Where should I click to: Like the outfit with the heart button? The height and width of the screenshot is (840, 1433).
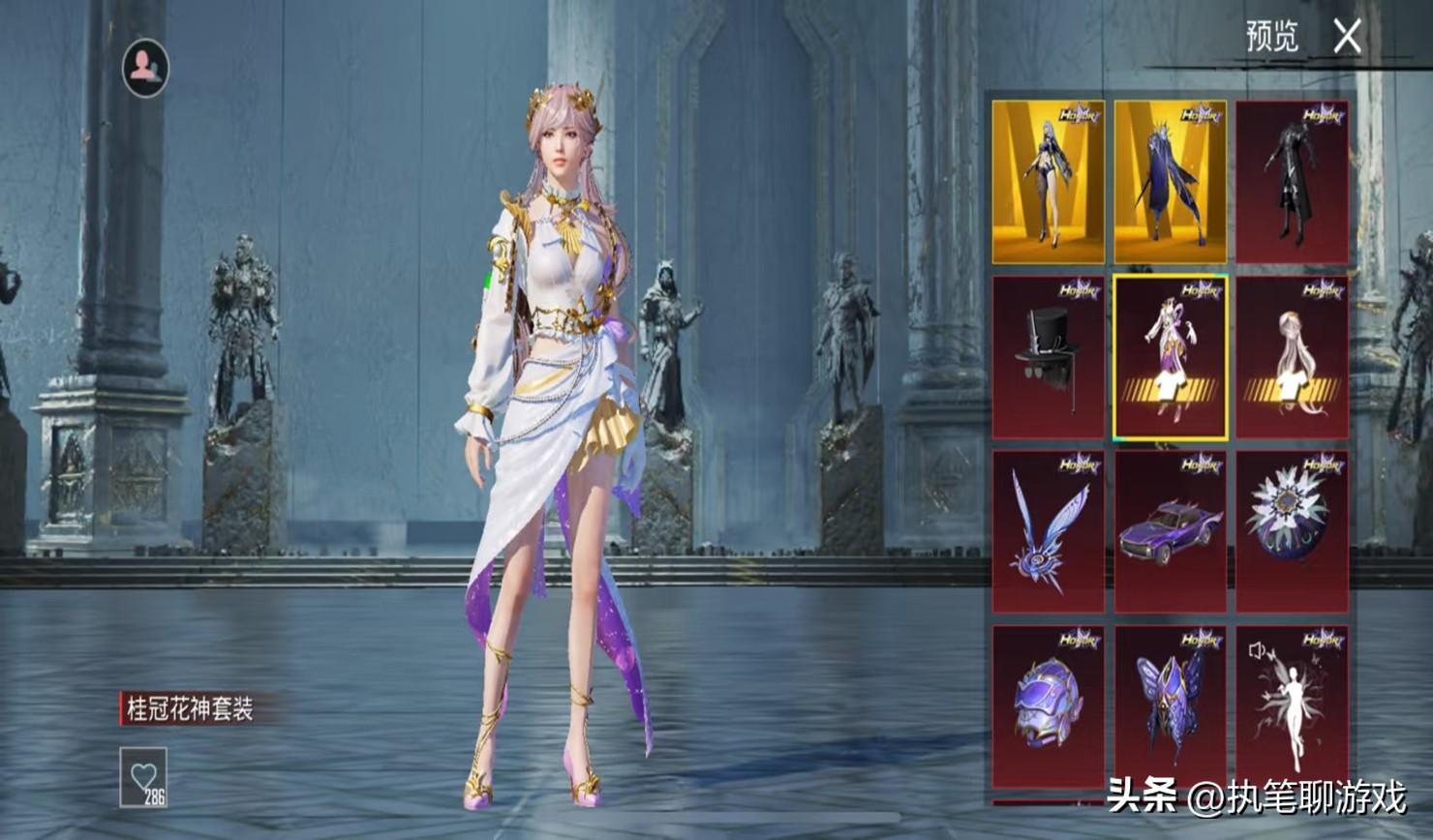coord(143,776)
